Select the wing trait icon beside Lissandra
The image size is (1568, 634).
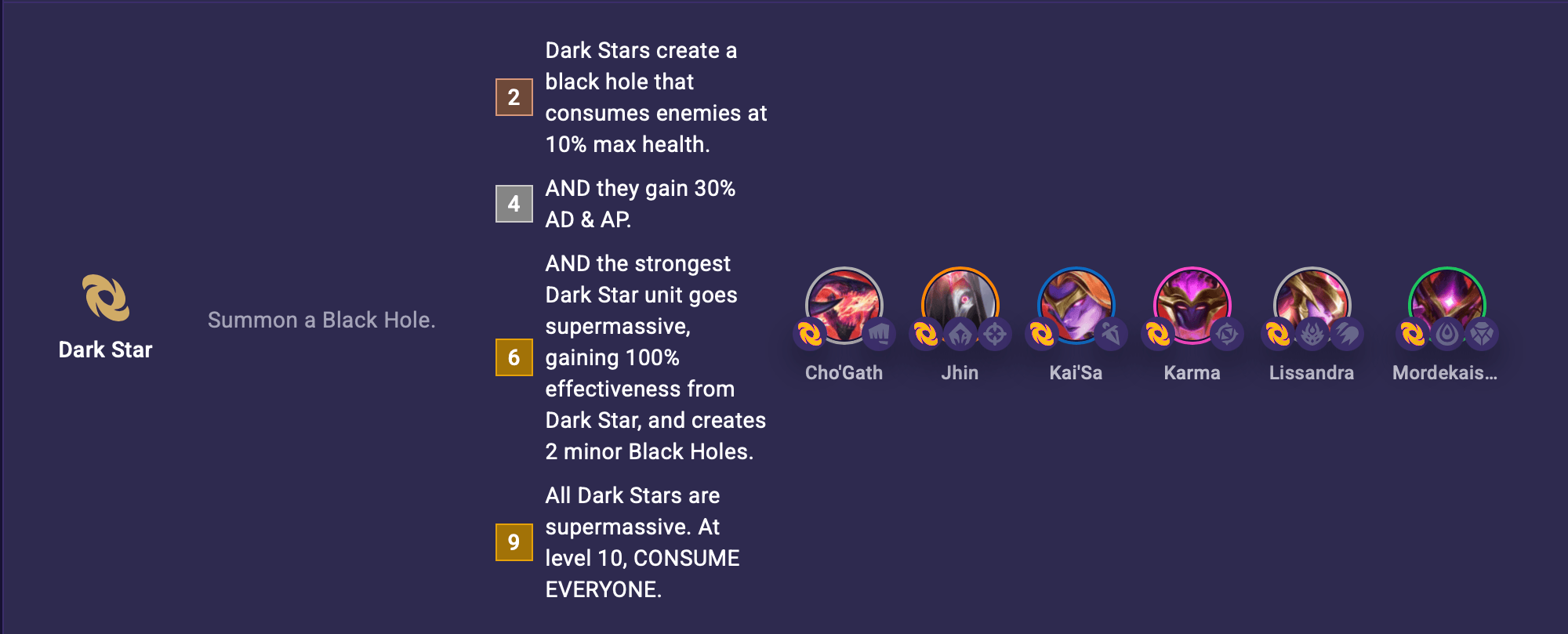click(1347, 333)
